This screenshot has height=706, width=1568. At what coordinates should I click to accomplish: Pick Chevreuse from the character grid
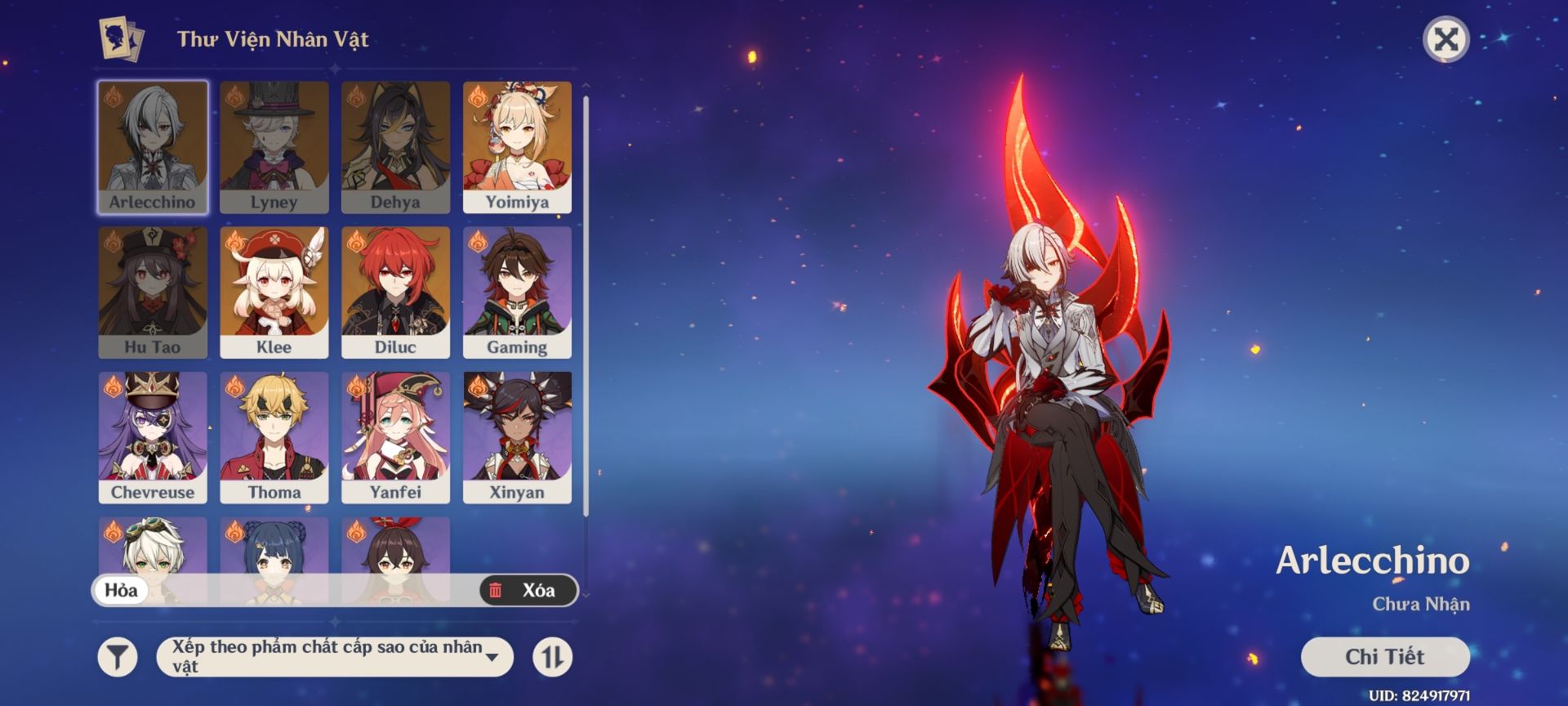153,438
